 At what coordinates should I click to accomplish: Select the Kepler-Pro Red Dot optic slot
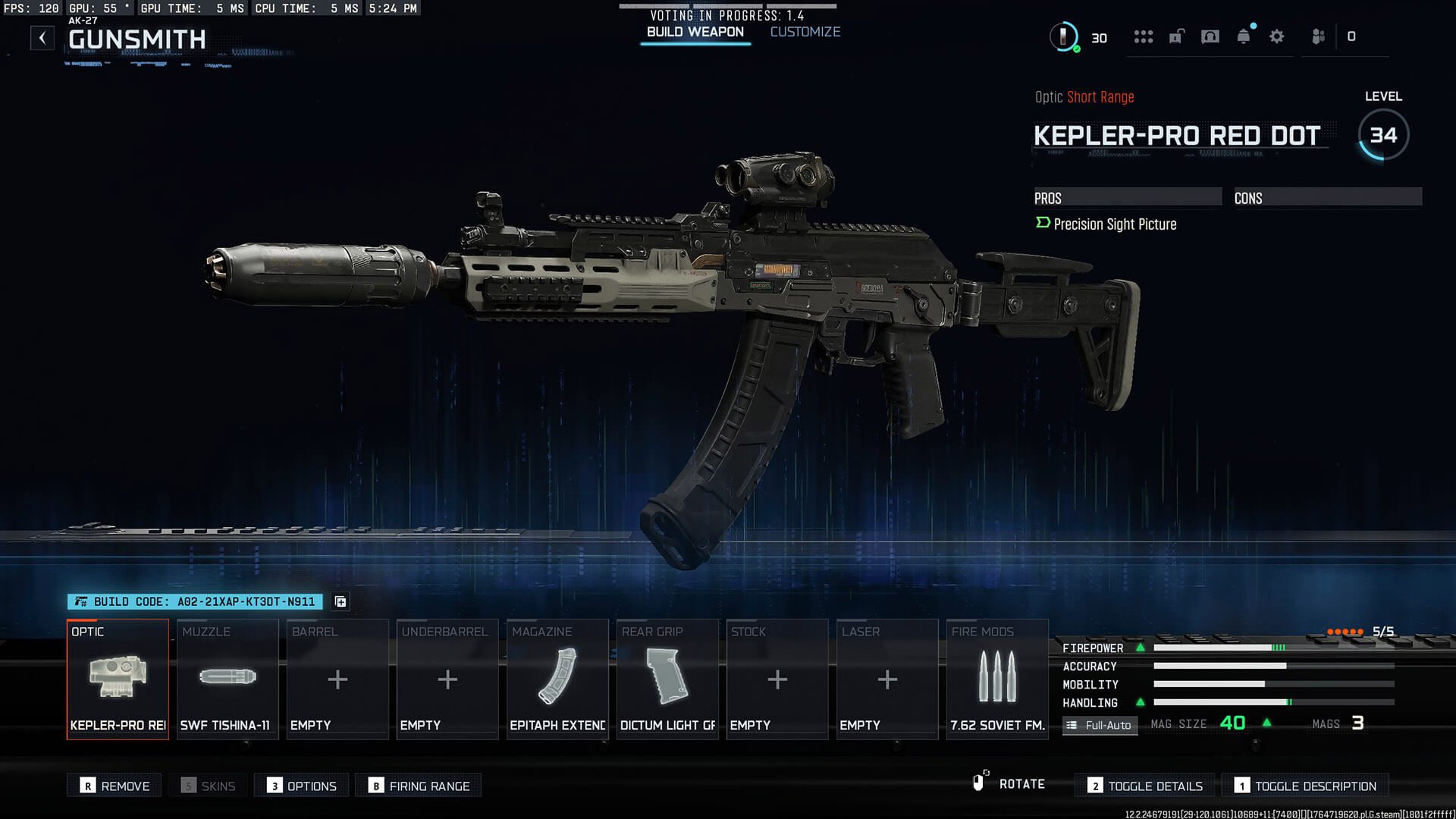tap(118, 679)
